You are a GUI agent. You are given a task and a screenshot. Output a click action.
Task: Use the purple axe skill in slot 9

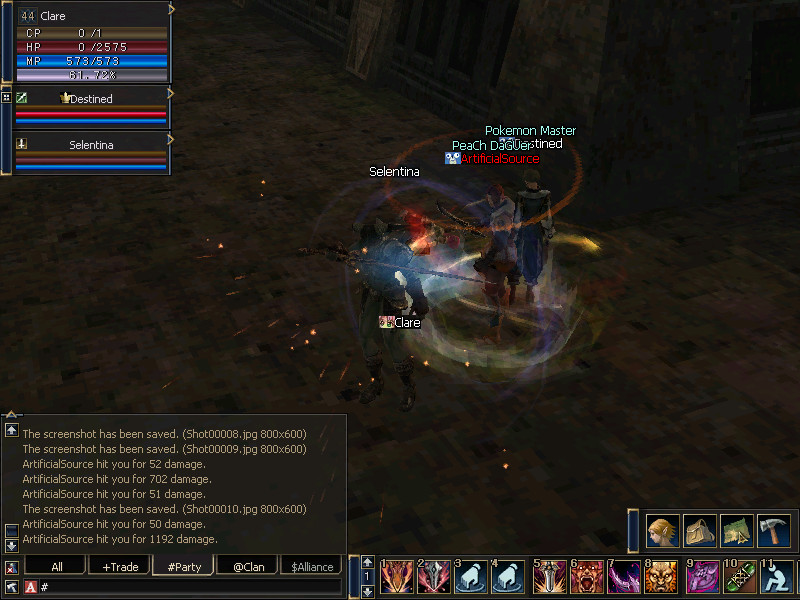(x=701, y=577)
